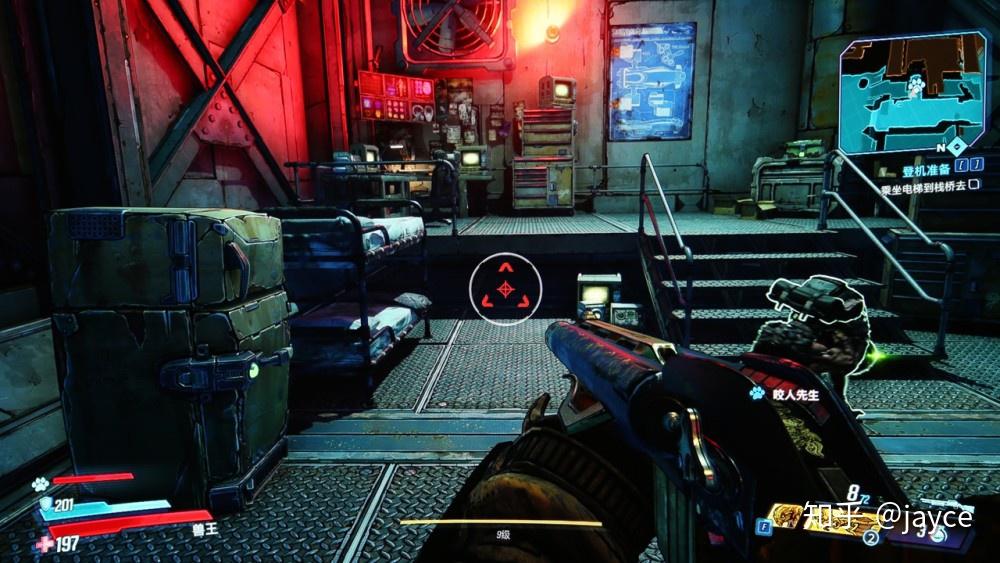Click the 乘坐电梯到栈桥去 objective checkbox

point(975,185)
